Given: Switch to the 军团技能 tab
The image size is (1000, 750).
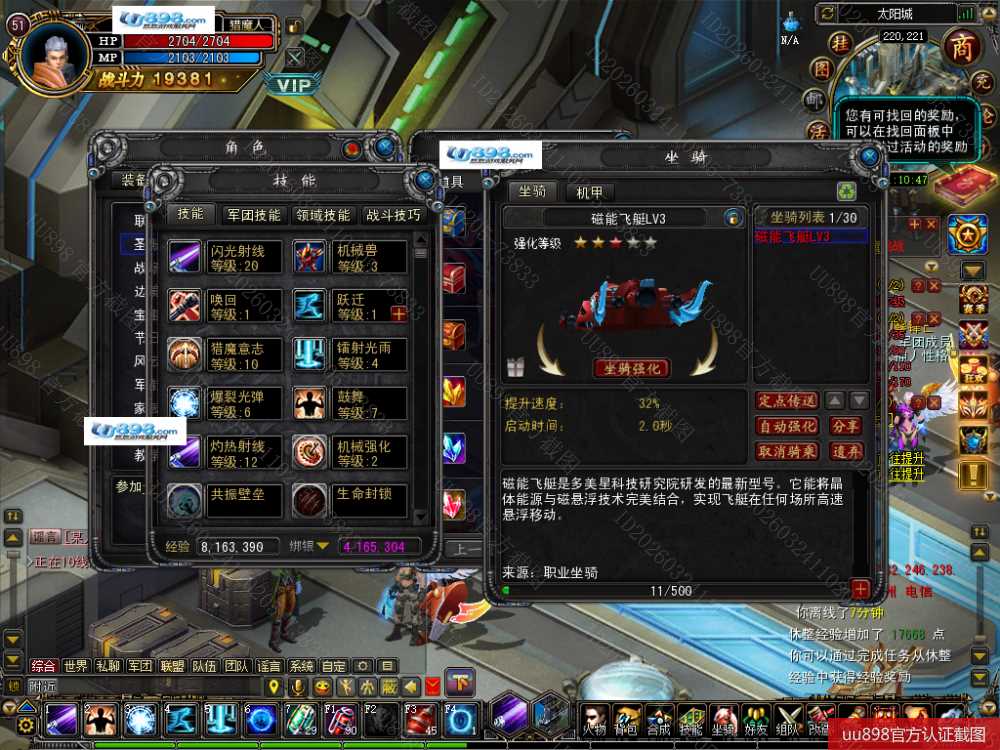Looking at the screenshot, I should (x=254, y=215).
